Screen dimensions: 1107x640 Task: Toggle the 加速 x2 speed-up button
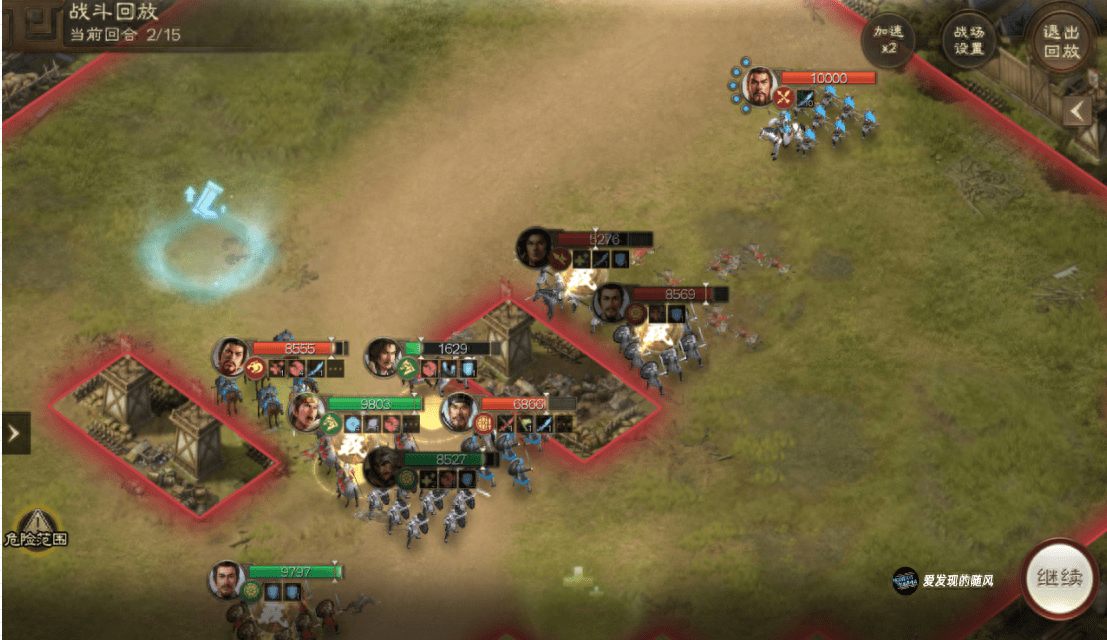coord(888,40)
